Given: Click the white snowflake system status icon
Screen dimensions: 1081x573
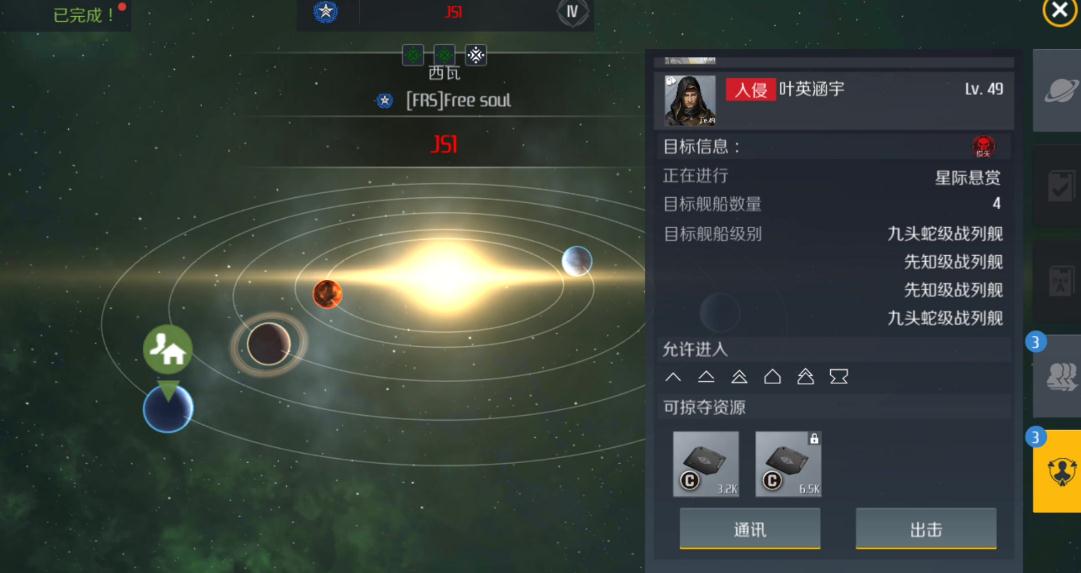Looking at the screenshot, I should point(476,55).
